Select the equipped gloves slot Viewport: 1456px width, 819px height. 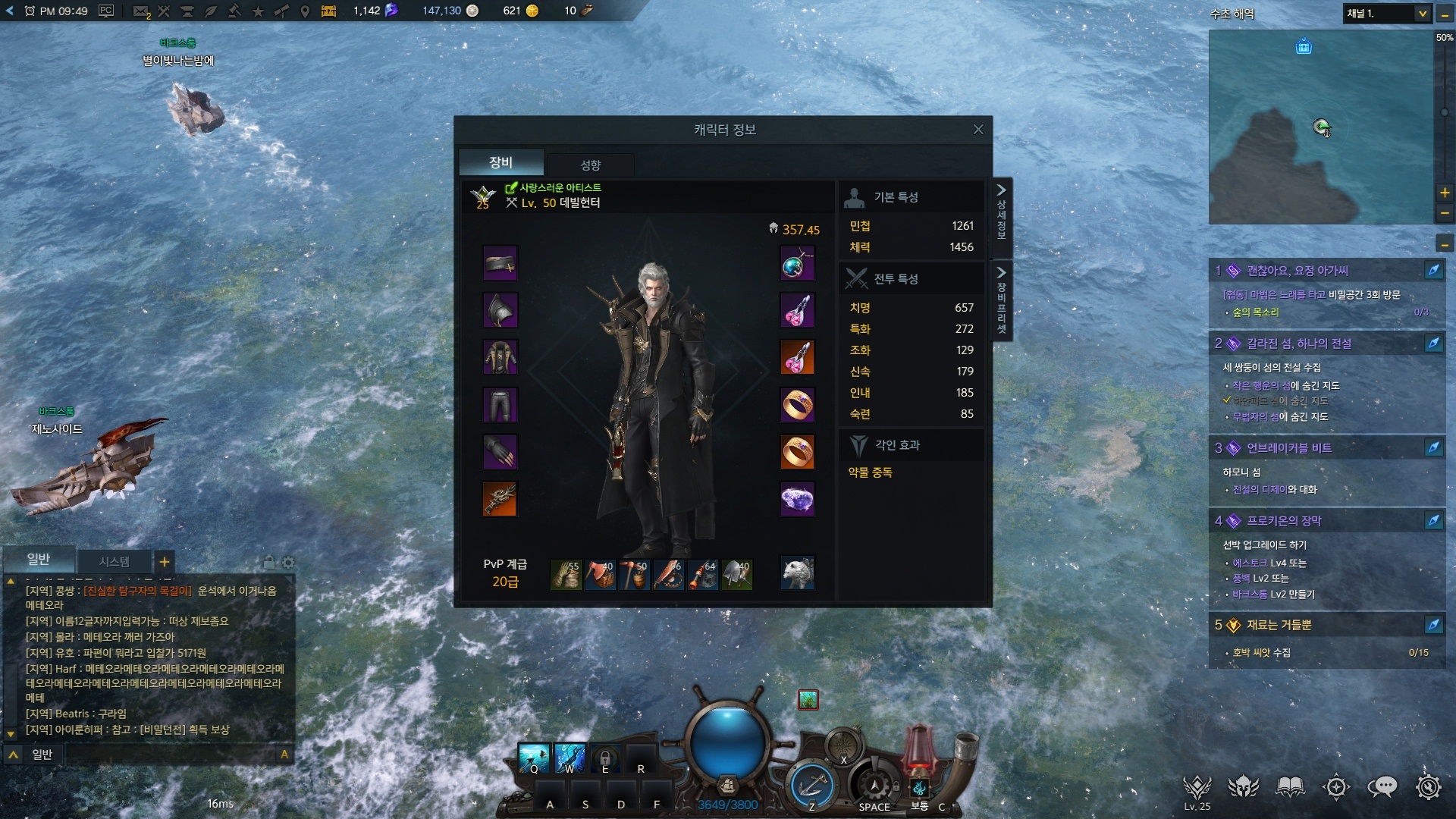pos(500,452)
